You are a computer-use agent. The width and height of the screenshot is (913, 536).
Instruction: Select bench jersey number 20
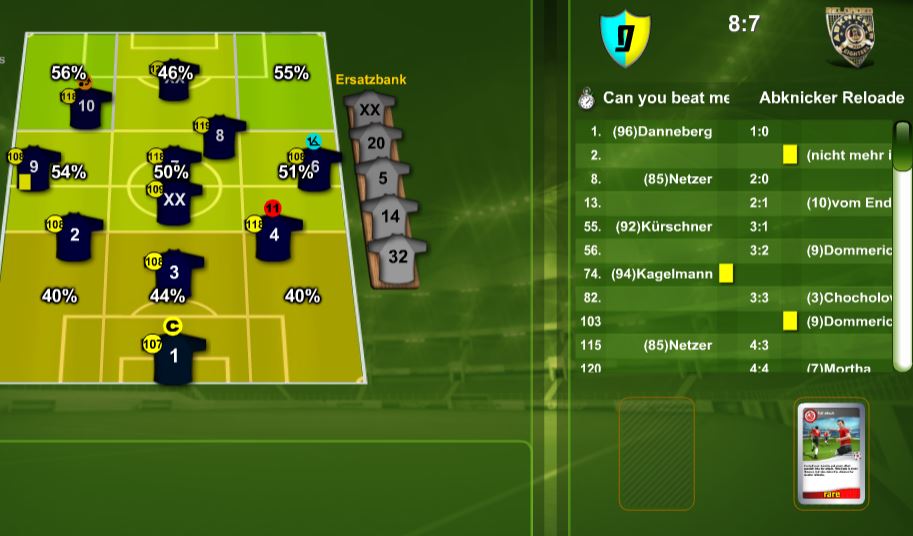tap(376, 145)
